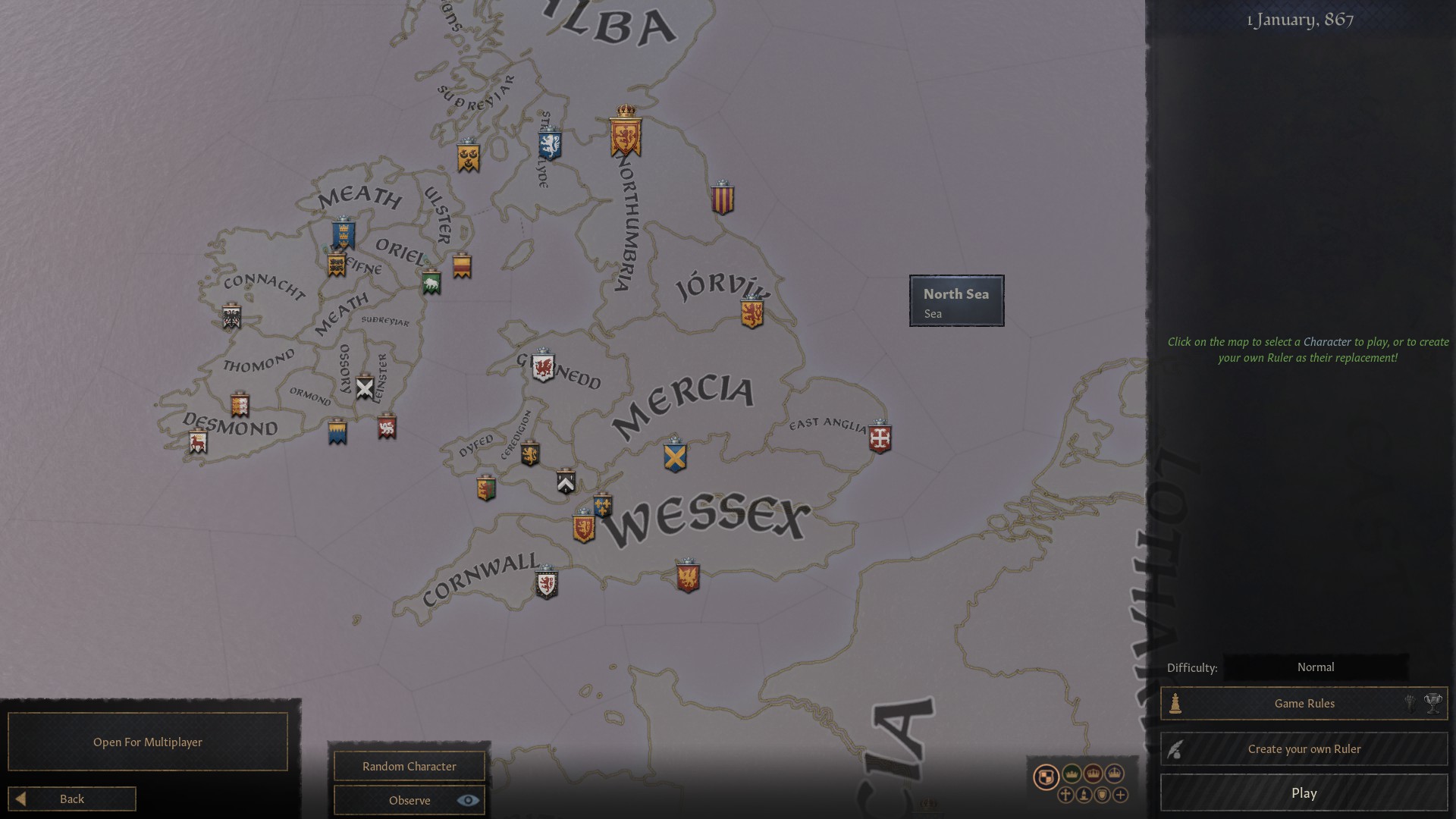Click the chess pawn icon beside Game Rules
This screenshot has height=819, width=1456.
(x=1176, y=704)
